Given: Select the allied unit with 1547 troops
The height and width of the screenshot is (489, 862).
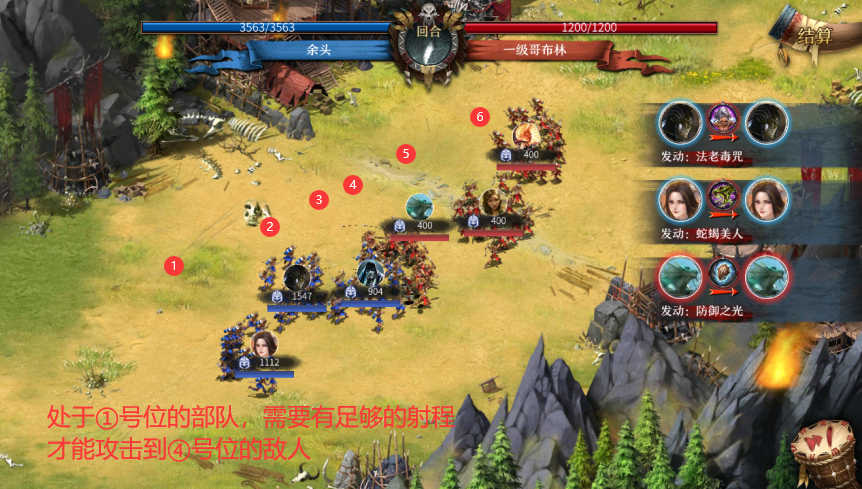Looking at the screenshot, I should [296, 280].
